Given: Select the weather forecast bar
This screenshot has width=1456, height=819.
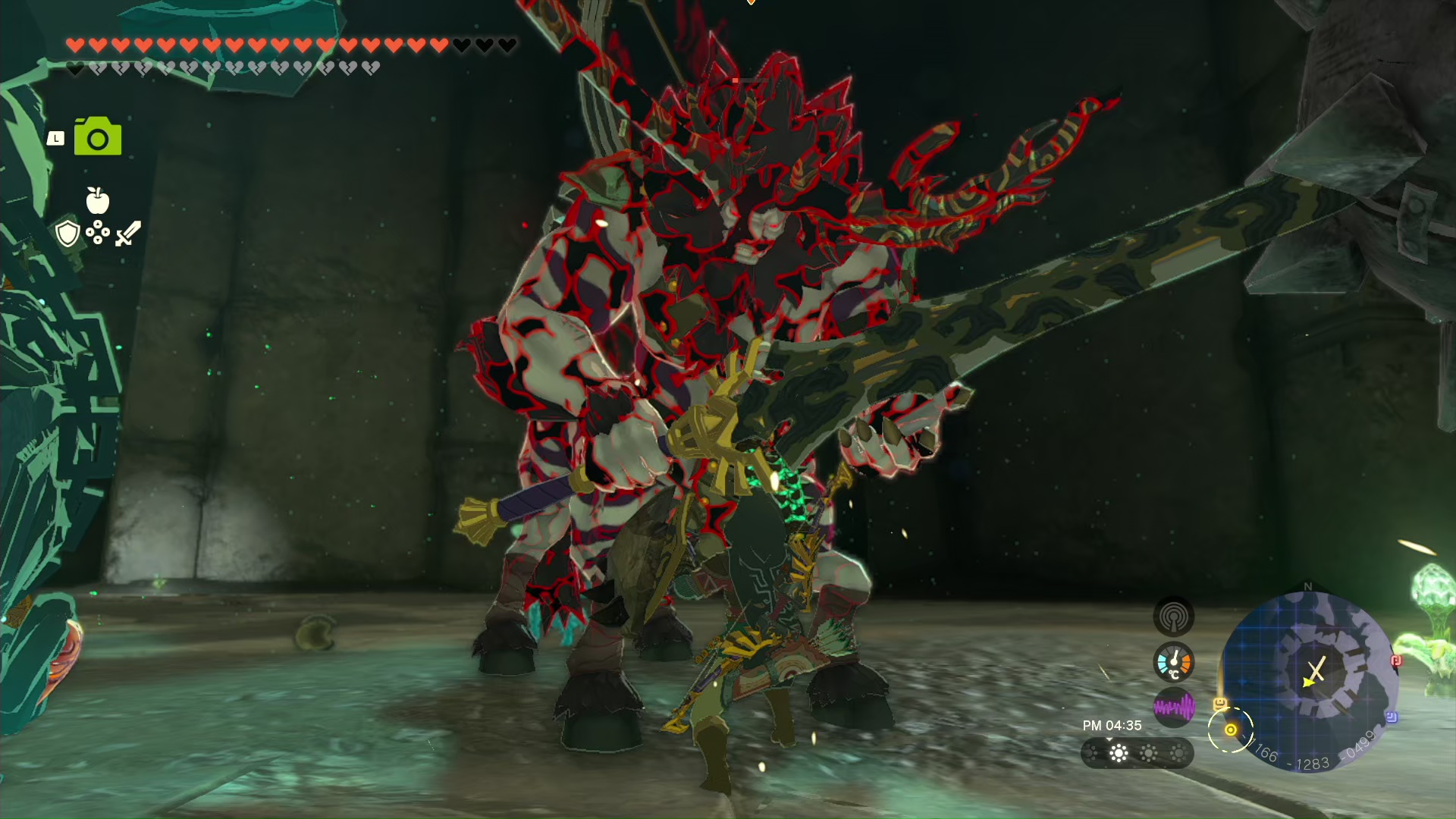Looking at the screenshot, I should pyautogui.click(x=1136, y=753).
